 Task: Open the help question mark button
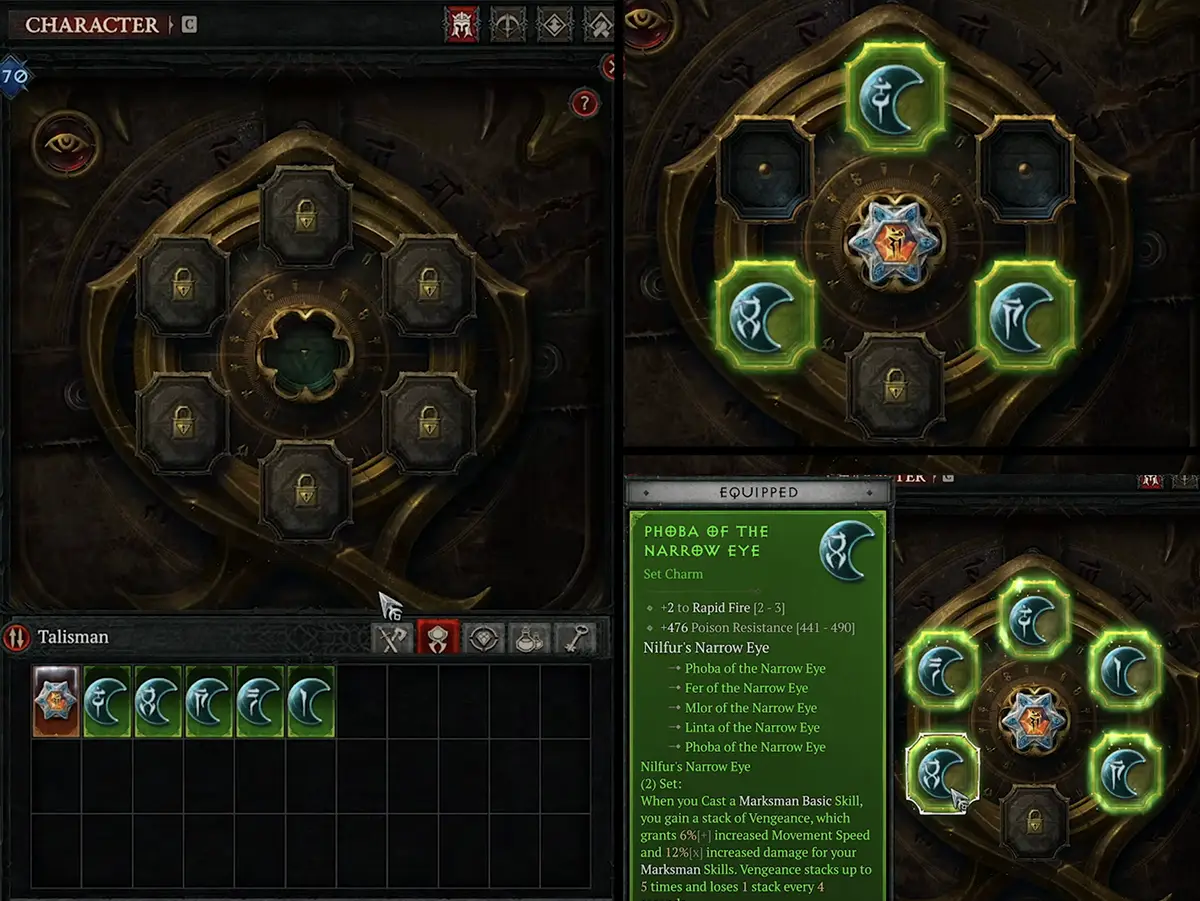(x=584, y=102)
